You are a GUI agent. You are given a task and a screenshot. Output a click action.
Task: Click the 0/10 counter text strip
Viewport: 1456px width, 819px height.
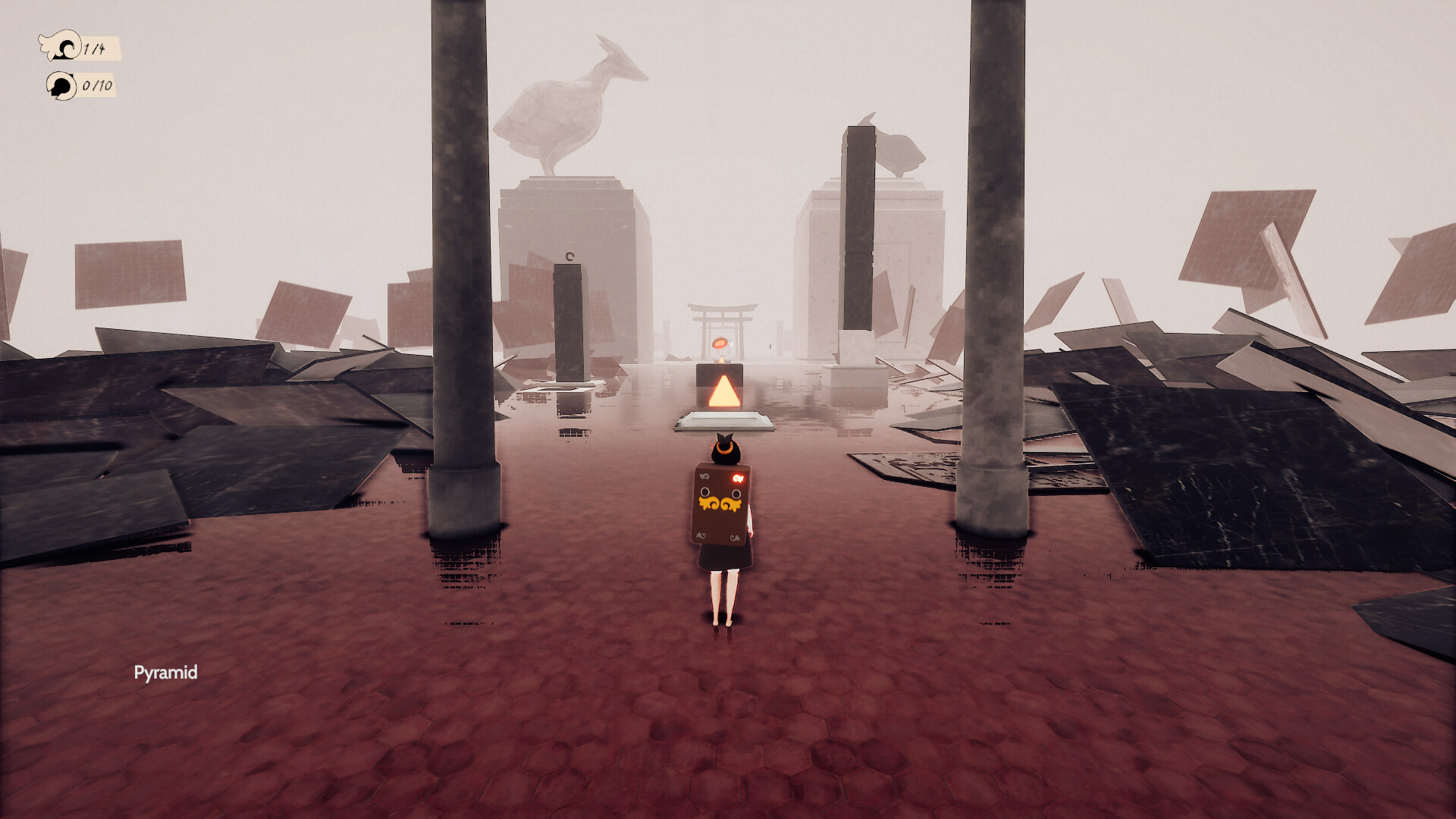pos(97,85)
